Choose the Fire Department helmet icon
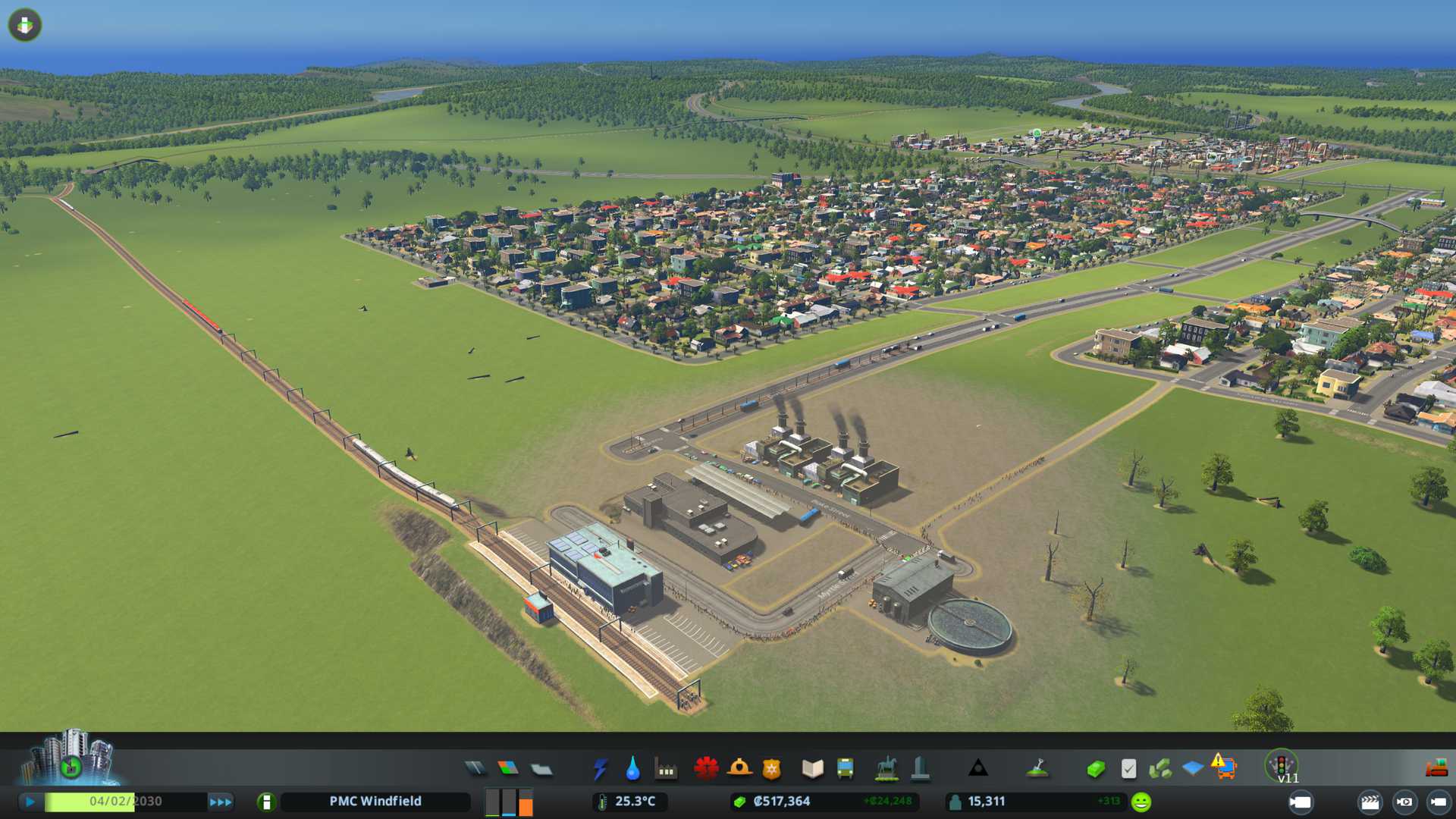This screenshot has width=1456, height=819. point(739,769)
